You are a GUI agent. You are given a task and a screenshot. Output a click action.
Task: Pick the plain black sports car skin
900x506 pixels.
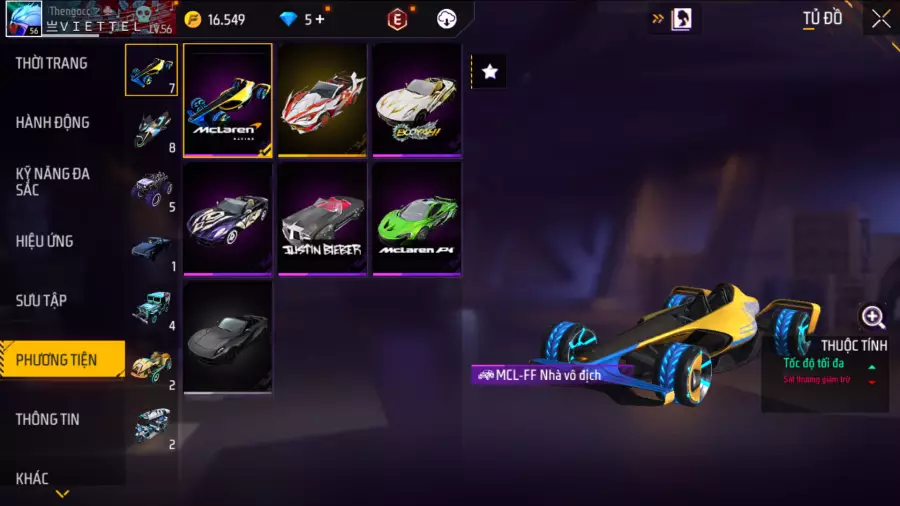(228, 336)
